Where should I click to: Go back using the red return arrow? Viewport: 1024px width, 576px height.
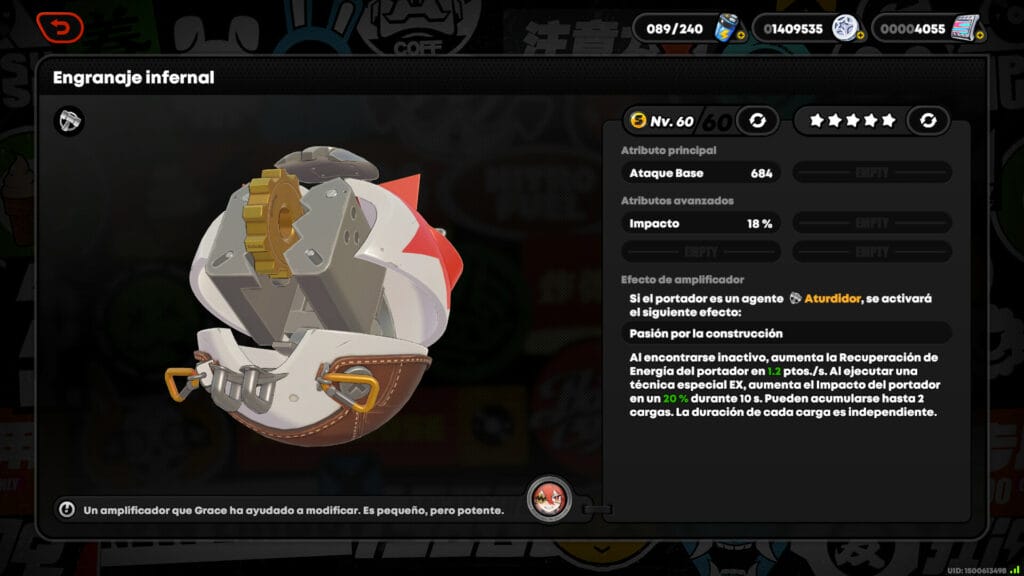point(60,27)
